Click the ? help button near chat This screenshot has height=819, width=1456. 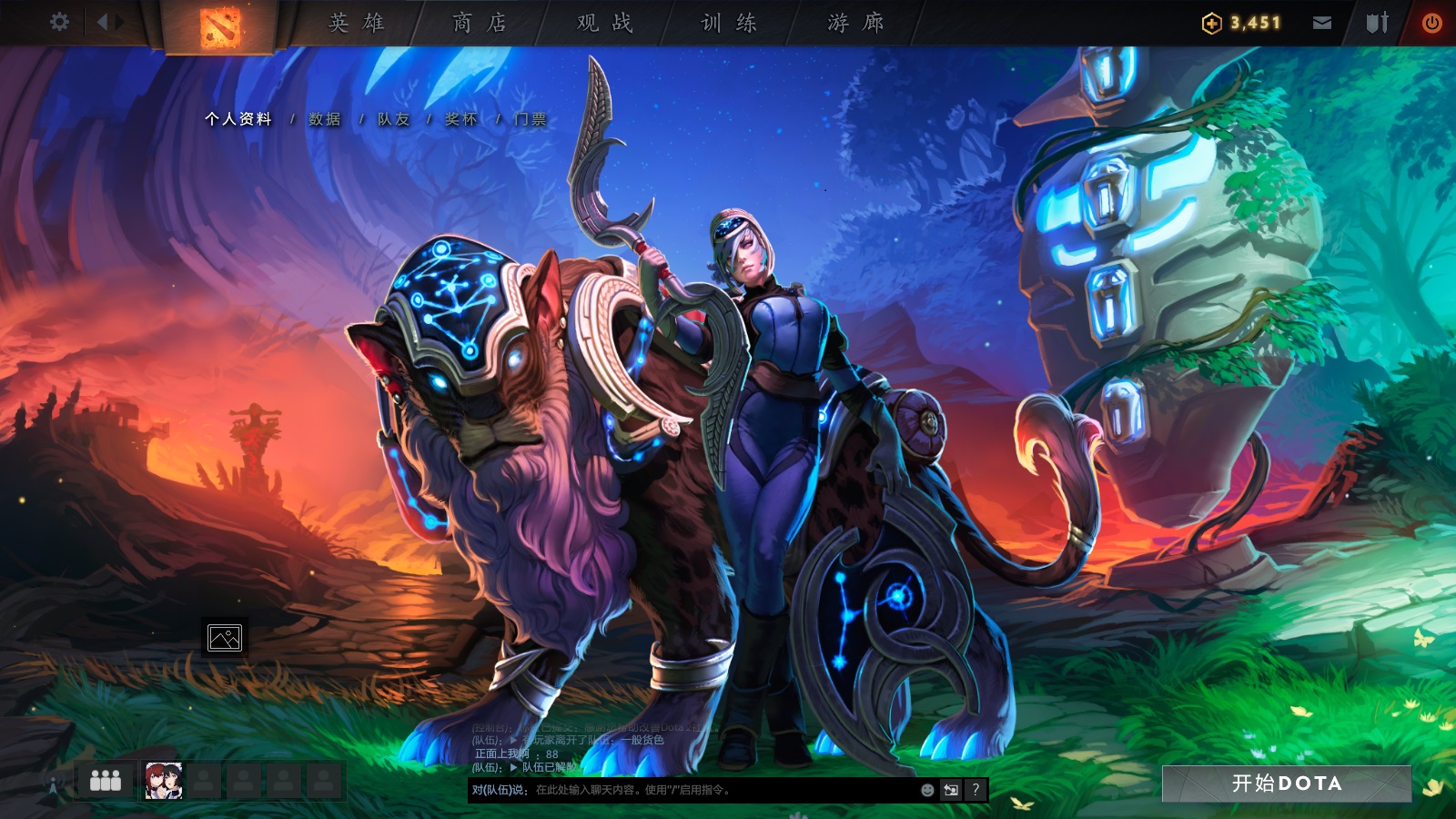(x=975, y=791)
